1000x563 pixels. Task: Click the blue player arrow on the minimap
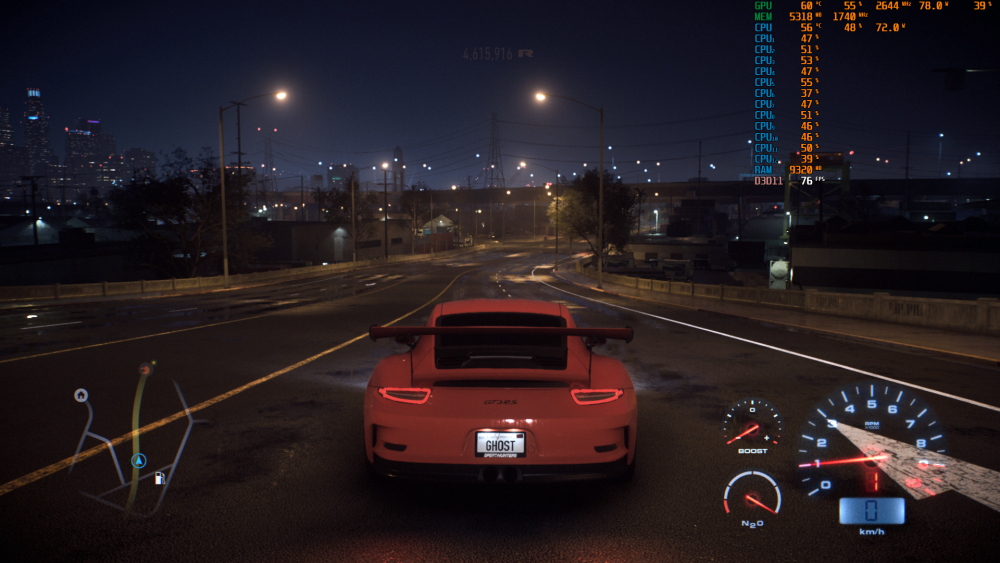(139, 461)
